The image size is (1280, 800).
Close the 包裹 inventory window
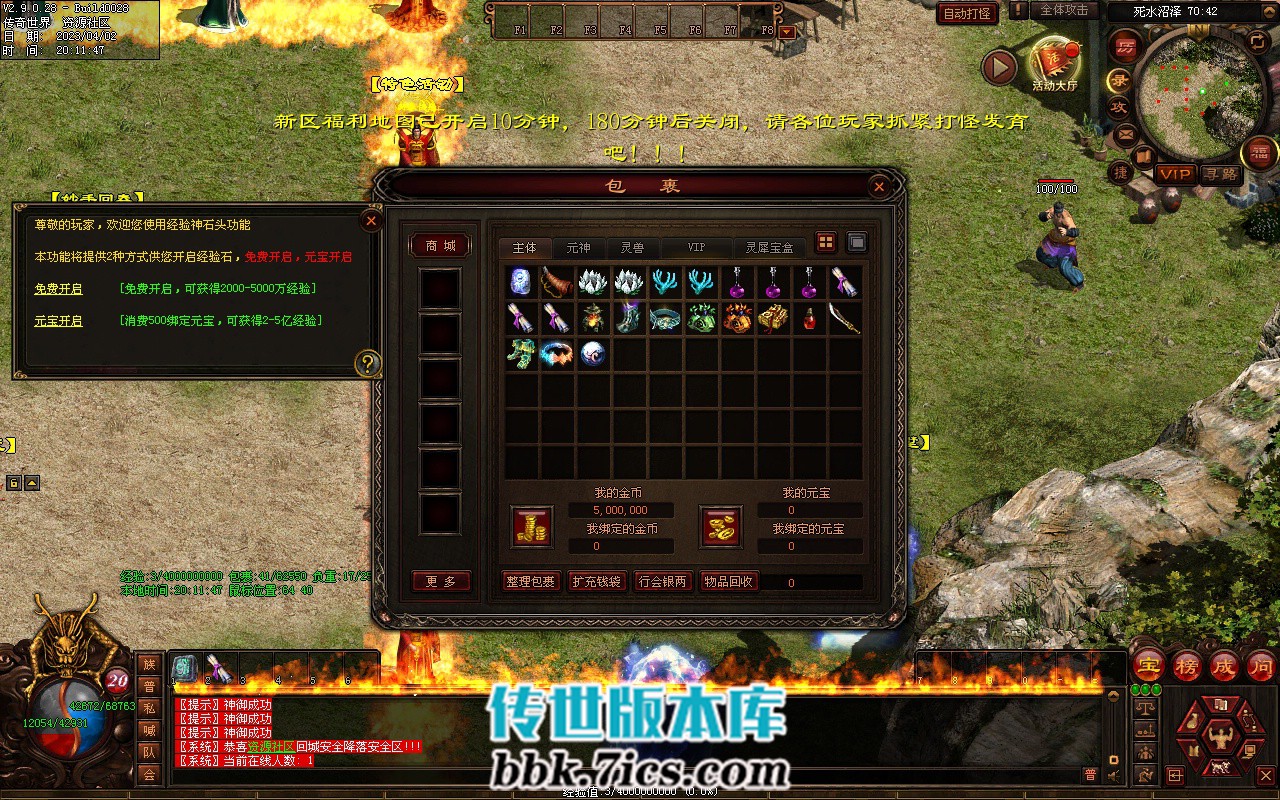878,186
